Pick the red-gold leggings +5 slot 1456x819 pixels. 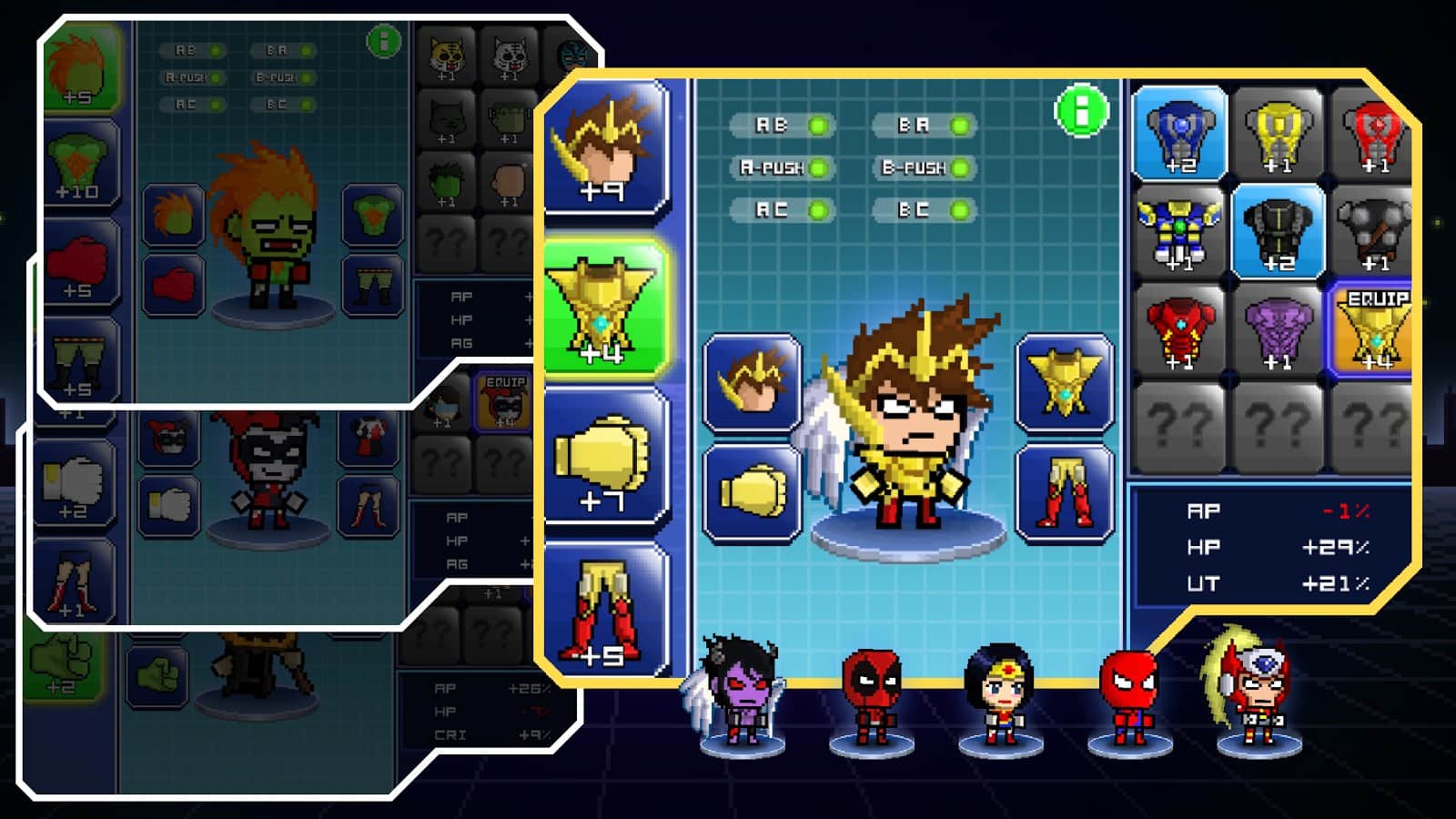606,610
